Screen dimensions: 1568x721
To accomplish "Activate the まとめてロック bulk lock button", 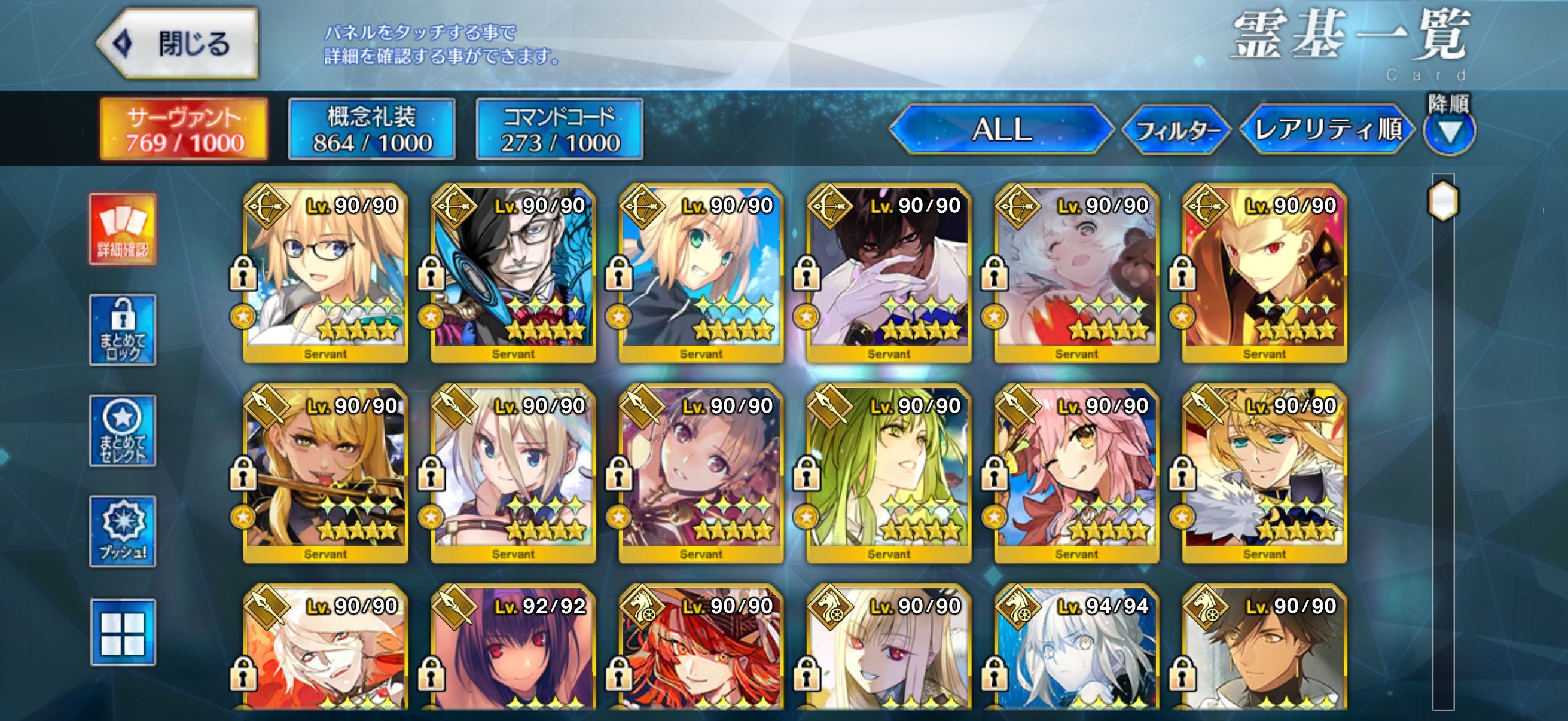I will [123, 330].
